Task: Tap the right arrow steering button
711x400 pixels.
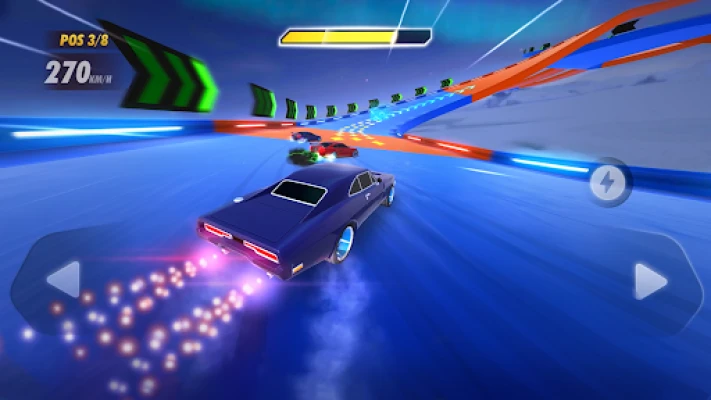Action: tap(651, 281)
